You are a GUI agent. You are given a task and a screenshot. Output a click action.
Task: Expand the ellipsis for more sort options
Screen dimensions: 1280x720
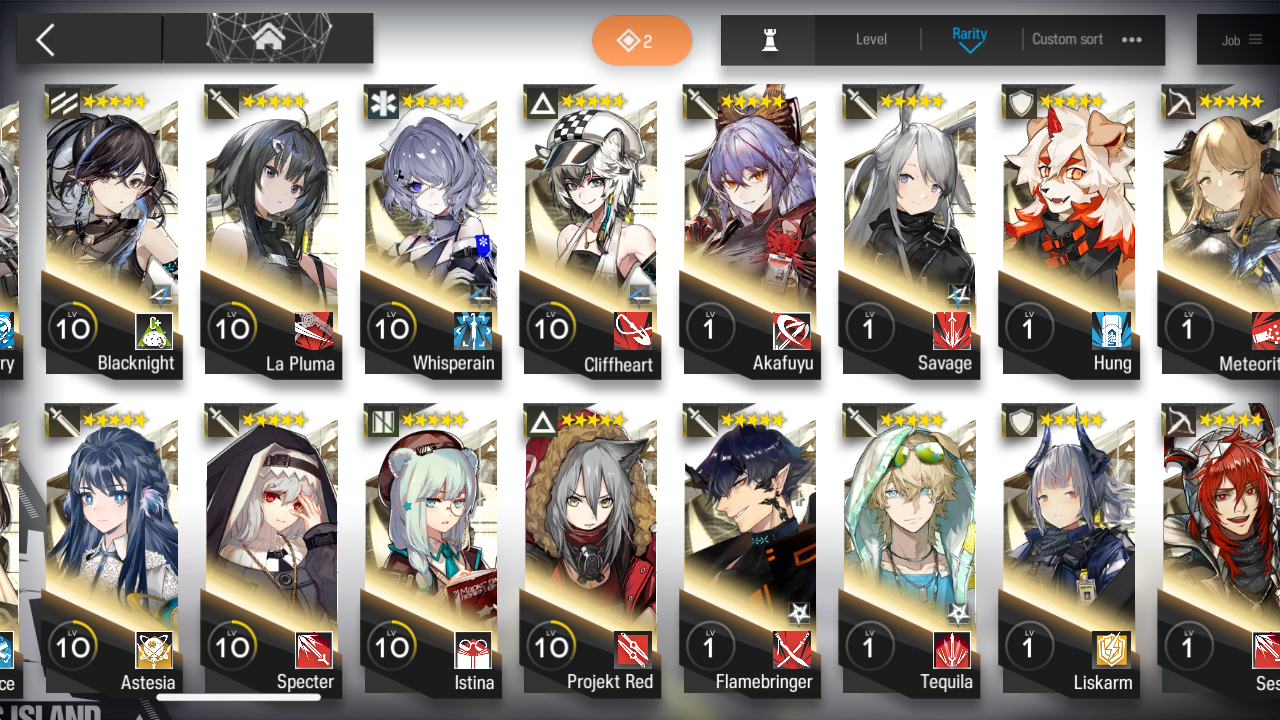pyautogui.click(x=1132, y=39)
